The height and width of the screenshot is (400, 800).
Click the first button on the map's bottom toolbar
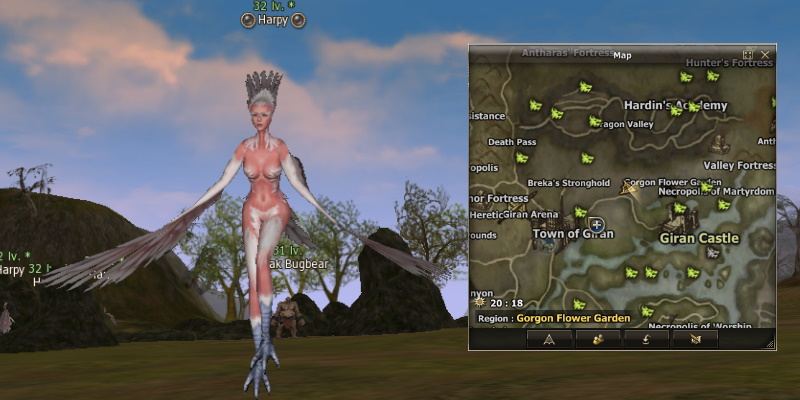click(549, 339)
